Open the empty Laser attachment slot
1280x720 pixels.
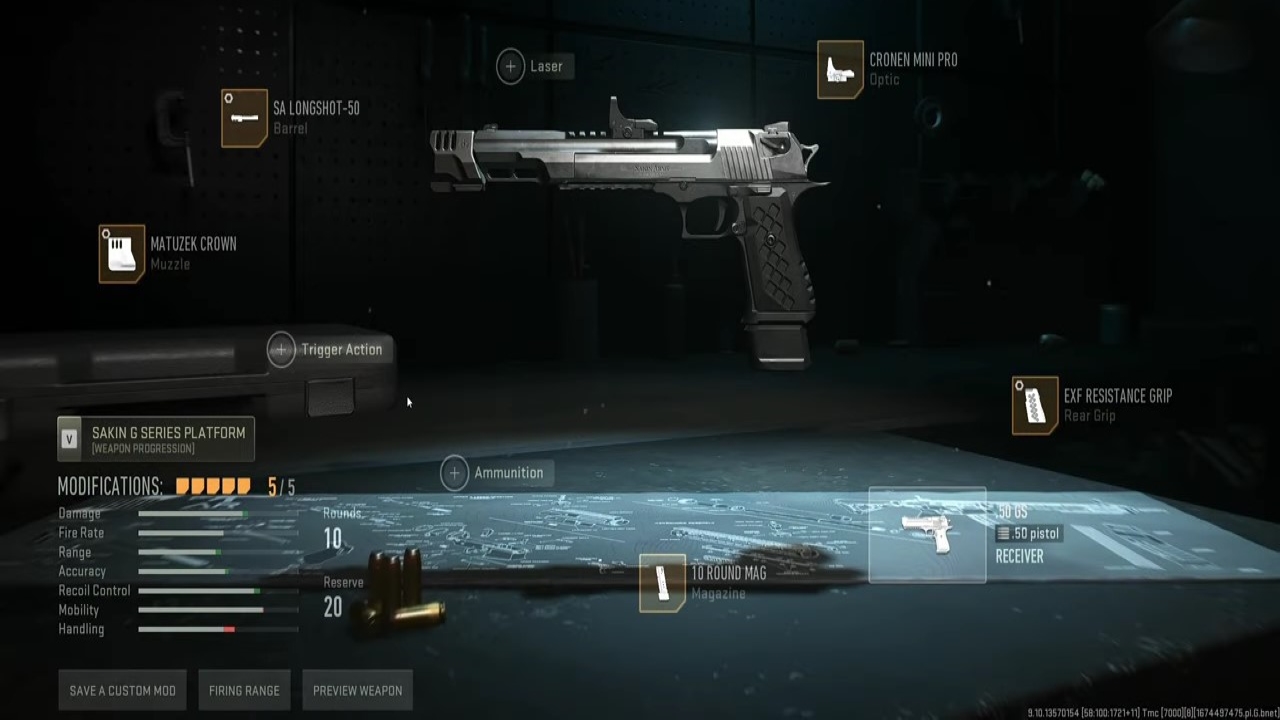coord(510,65)
